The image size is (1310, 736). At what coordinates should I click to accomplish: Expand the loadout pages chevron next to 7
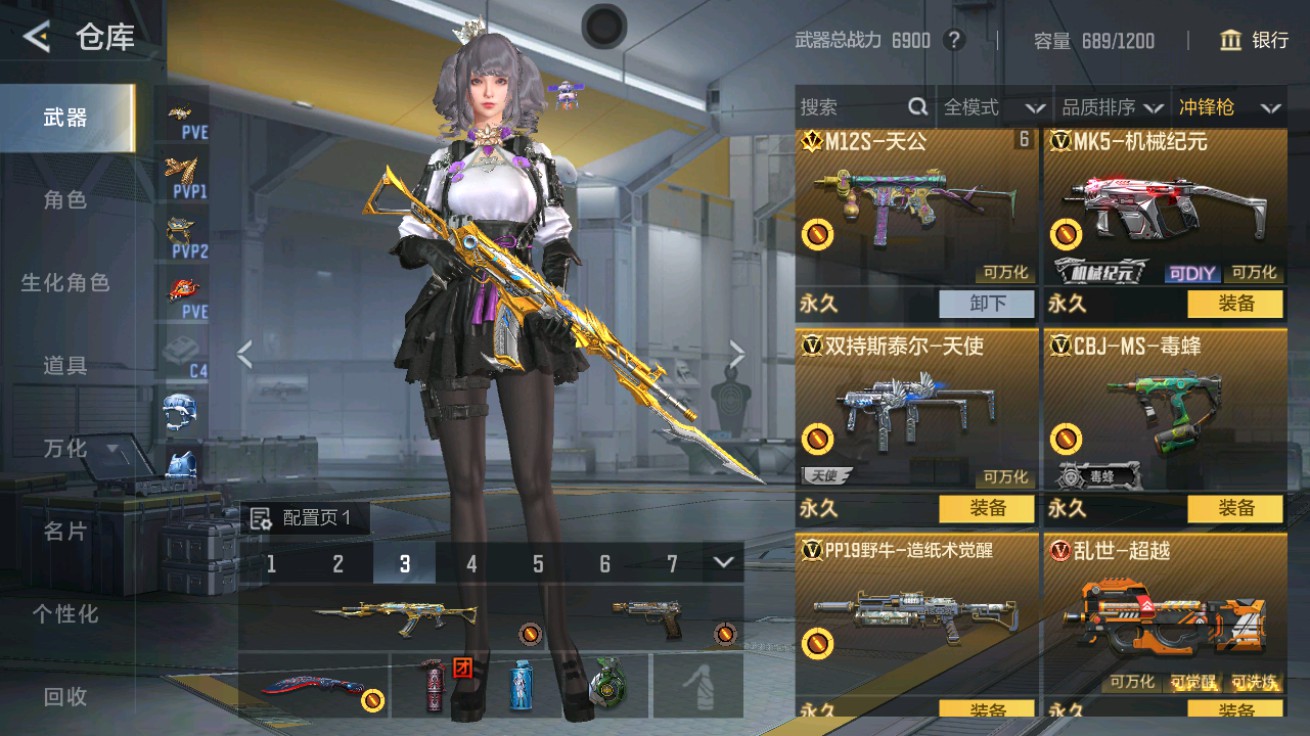tap(723, 563)
